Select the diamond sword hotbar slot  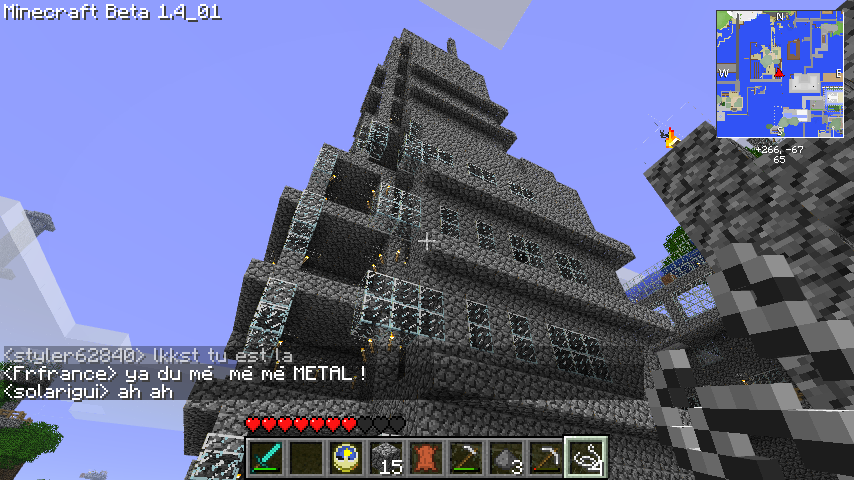click(x=266, y=458)
